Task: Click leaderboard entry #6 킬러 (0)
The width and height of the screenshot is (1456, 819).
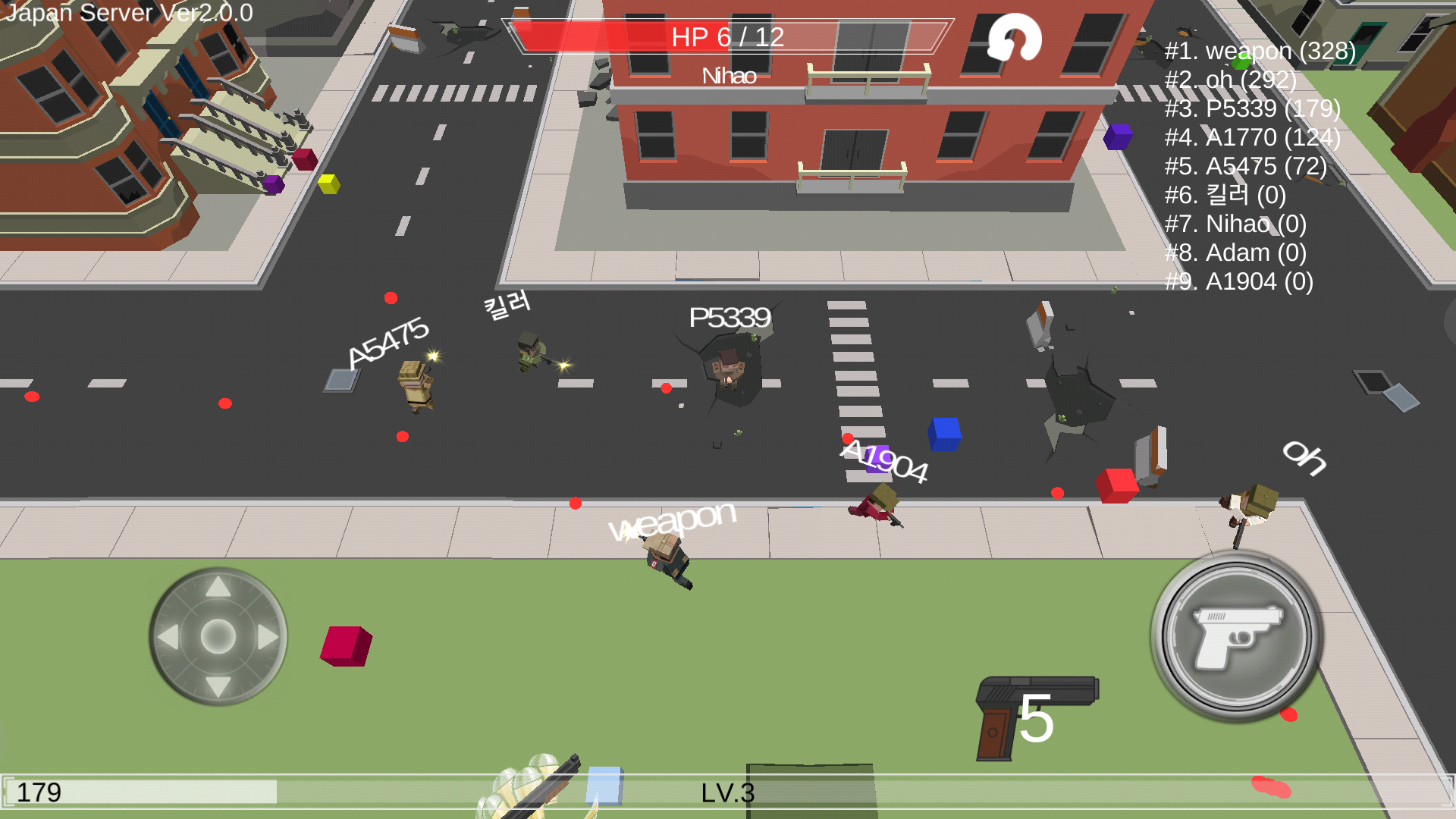Action: [1224, 196]
